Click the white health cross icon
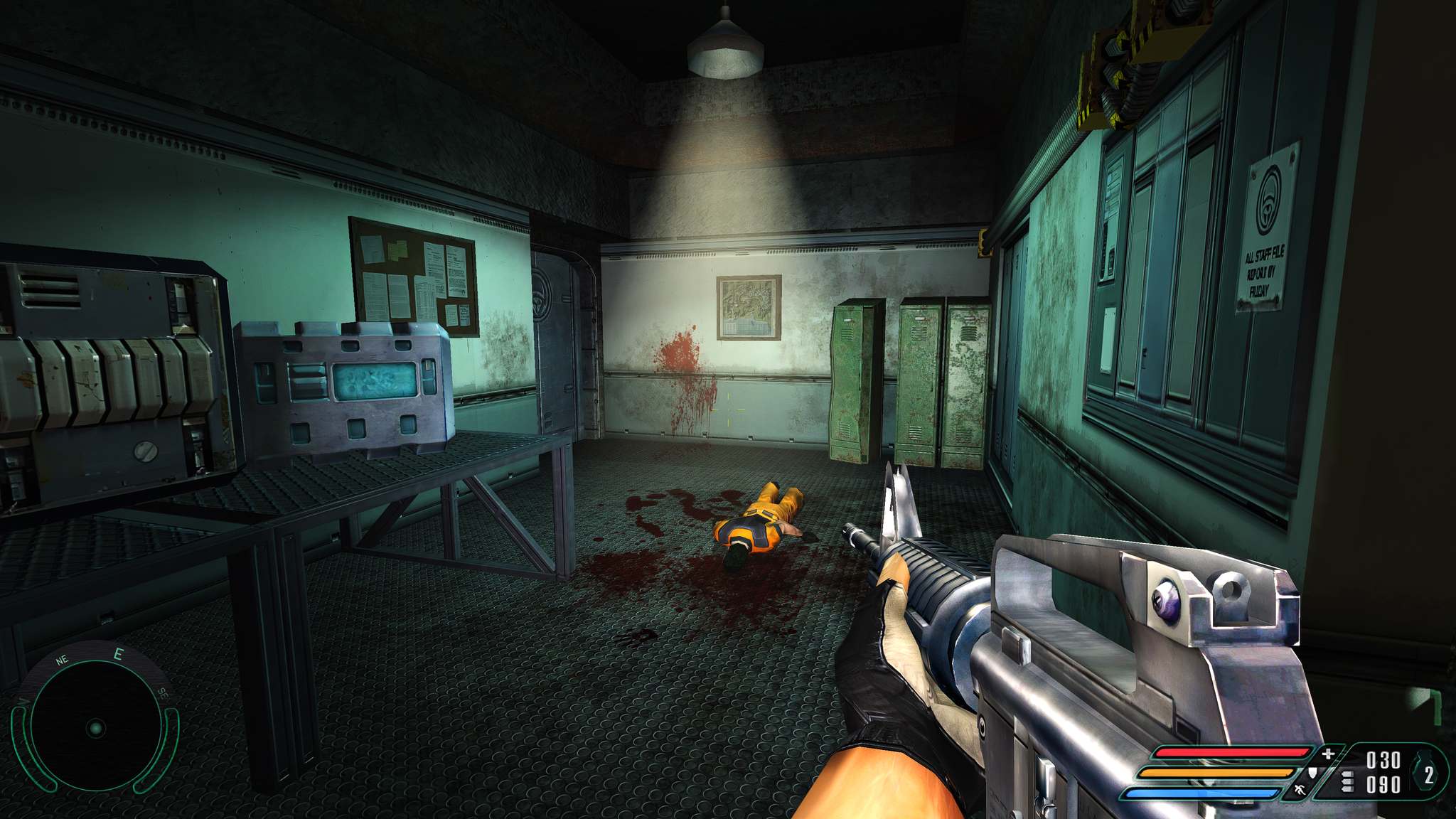1456x819 pixels. (1327, 754)
